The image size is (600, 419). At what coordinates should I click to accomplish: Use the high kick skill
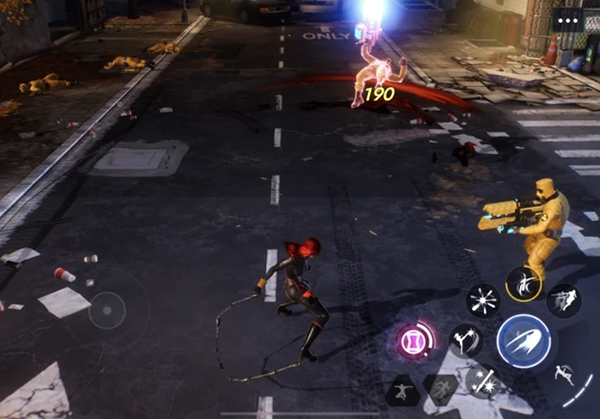466,340
